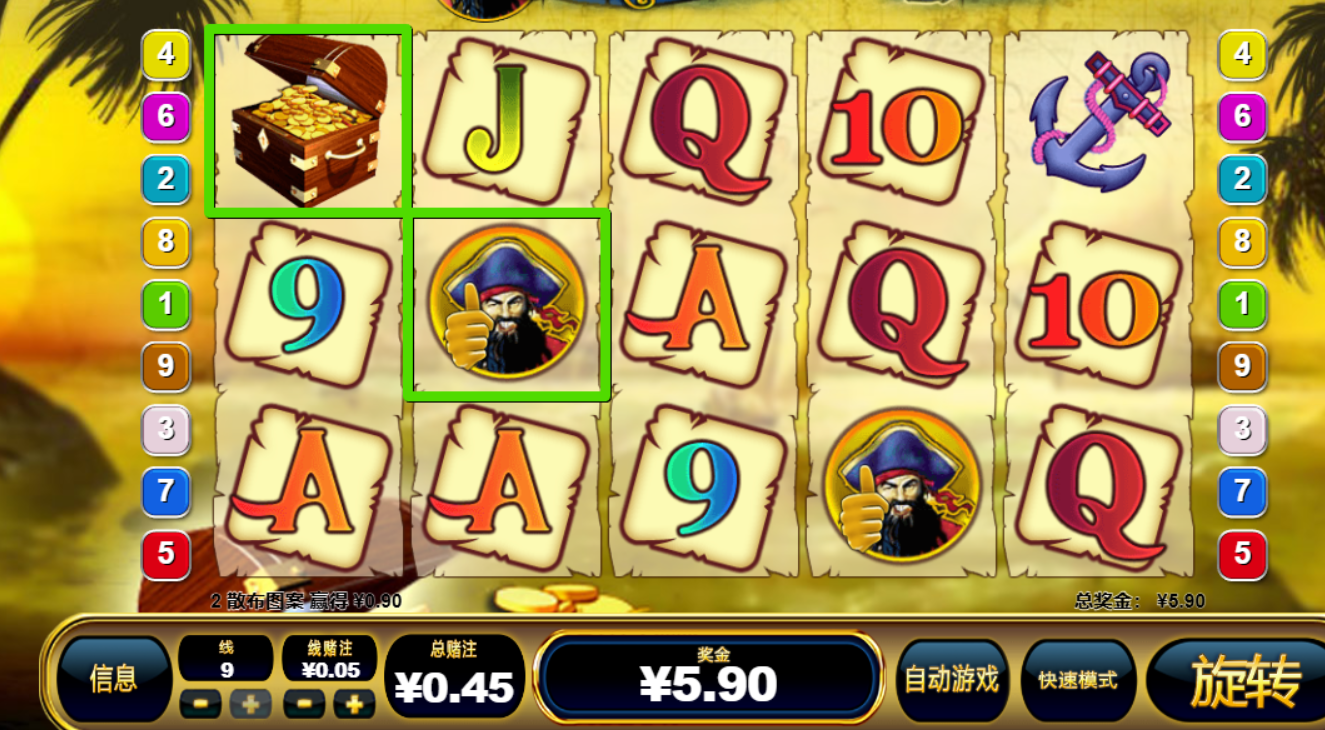Lower the 线赌注 line bet
Image resolution: width=1325 pixels, height=730 pixels.
coord(303,704)
